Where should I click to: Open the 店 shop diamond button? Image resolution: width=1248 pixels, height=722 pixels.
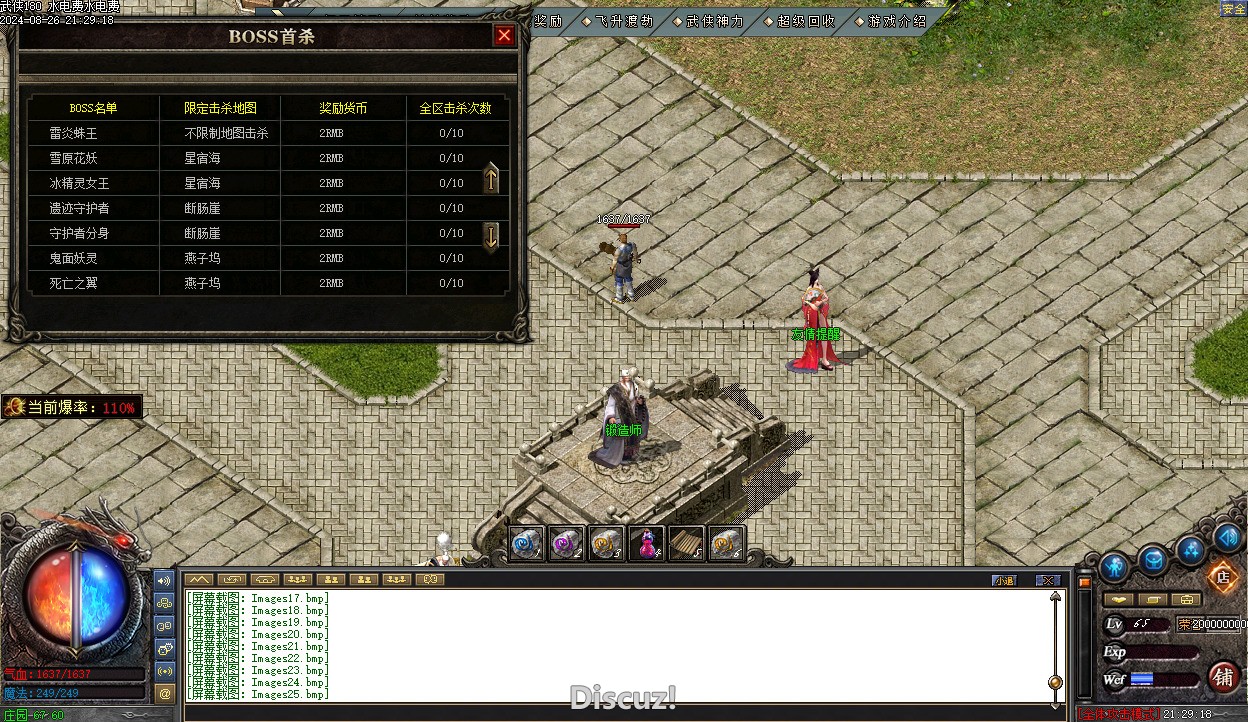point(1221,576)
